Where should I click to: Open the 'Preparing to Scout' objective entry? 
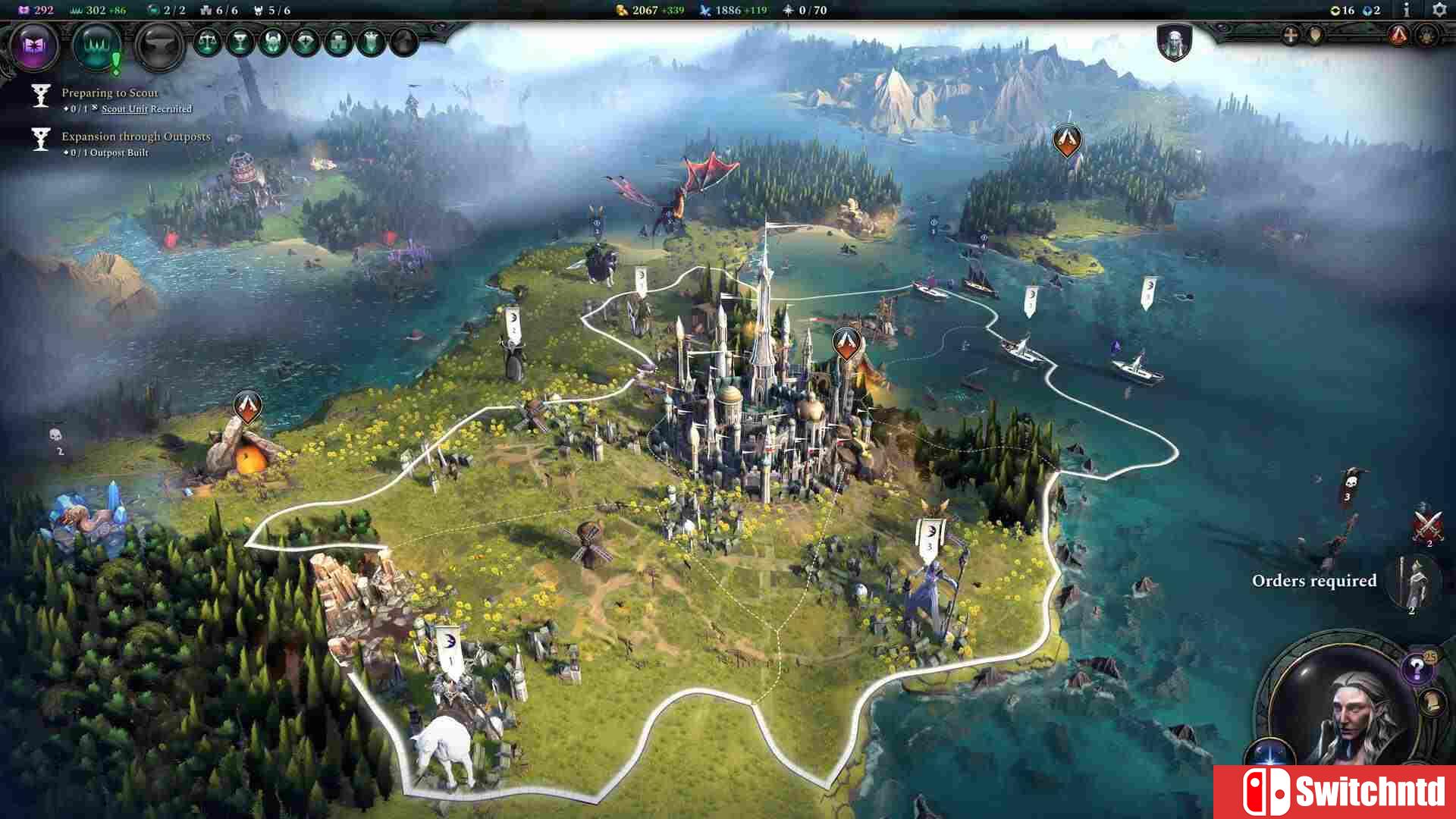[x=109, y=93]
